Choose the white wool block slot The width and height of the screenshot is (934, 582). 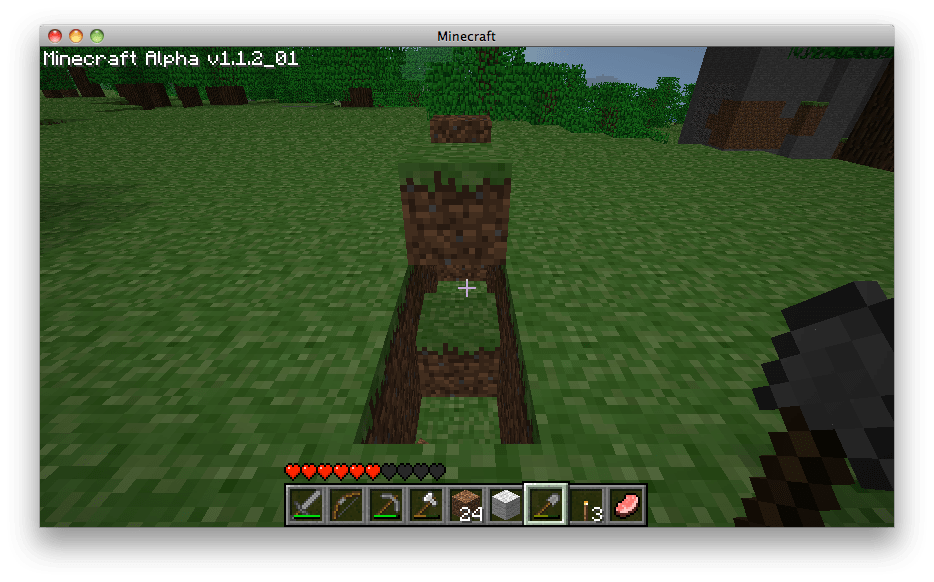(506, 504)
